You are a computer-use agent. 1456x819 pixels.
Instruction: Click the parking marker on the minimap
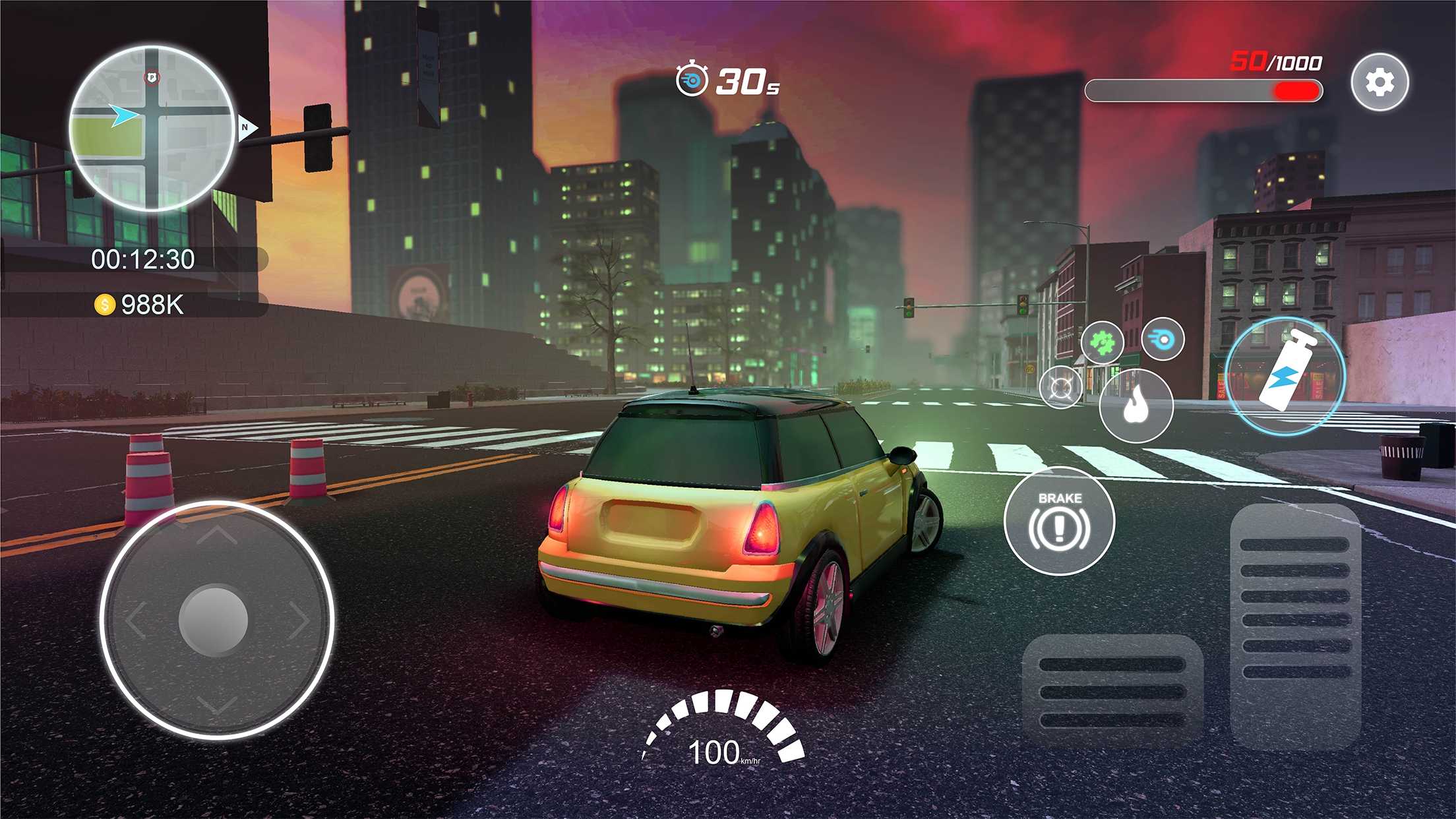pyautogui.click(x=152, y=78)
